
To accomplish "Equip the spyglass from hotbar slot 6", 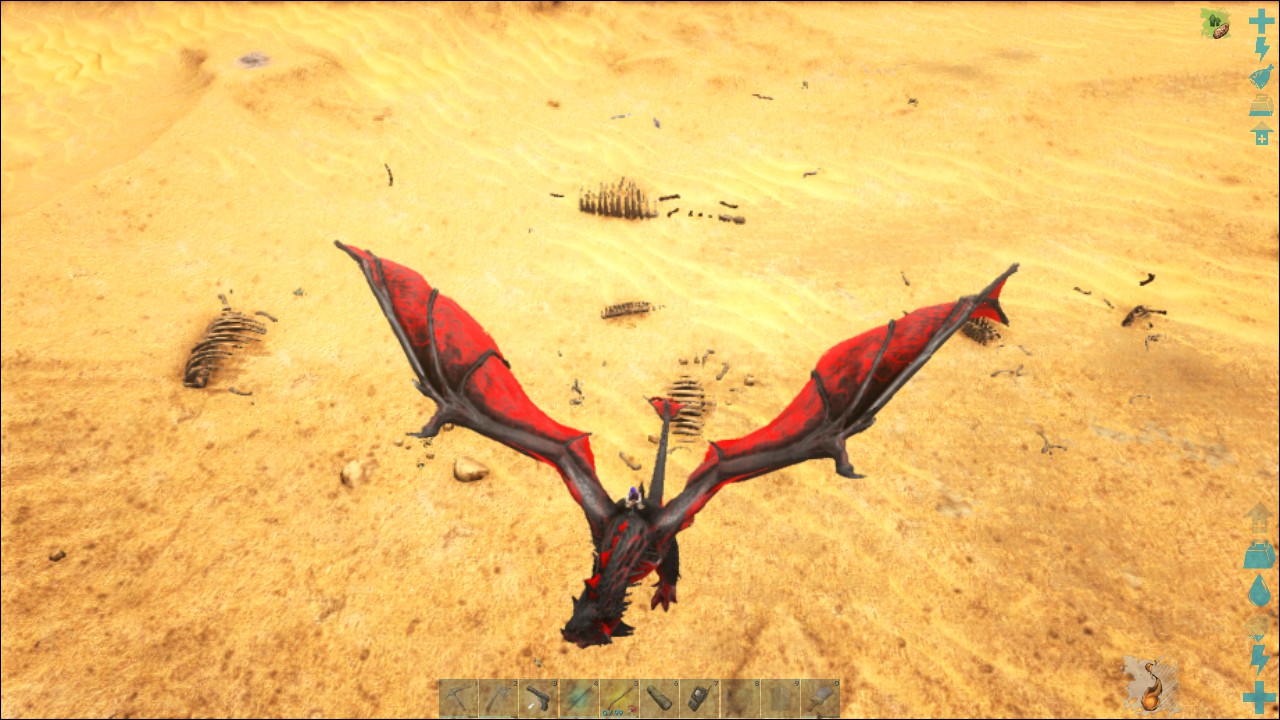I will coord(659,698).
